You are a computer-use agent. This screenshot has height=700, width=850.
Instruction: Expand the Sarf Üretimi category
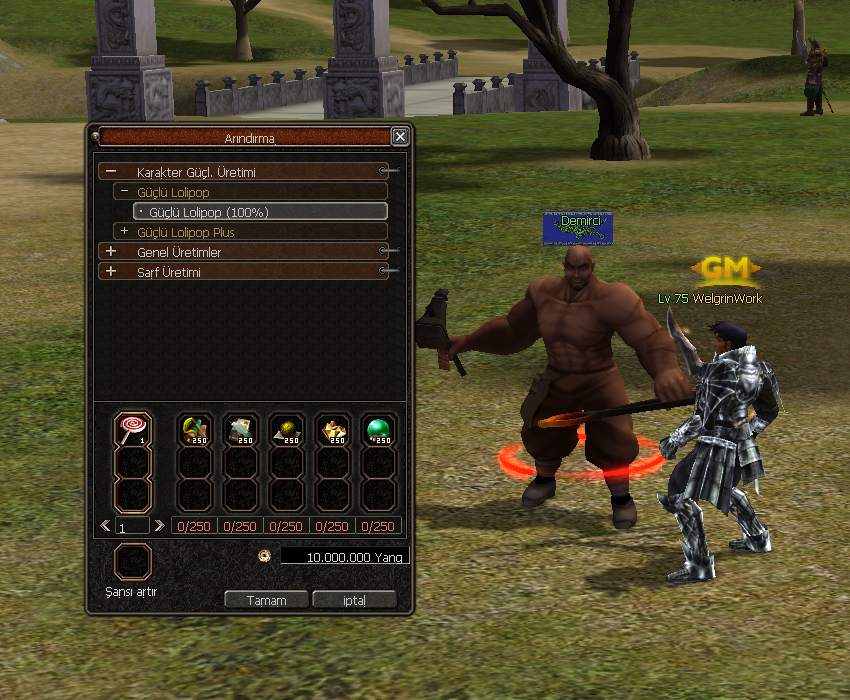[111, 272]
